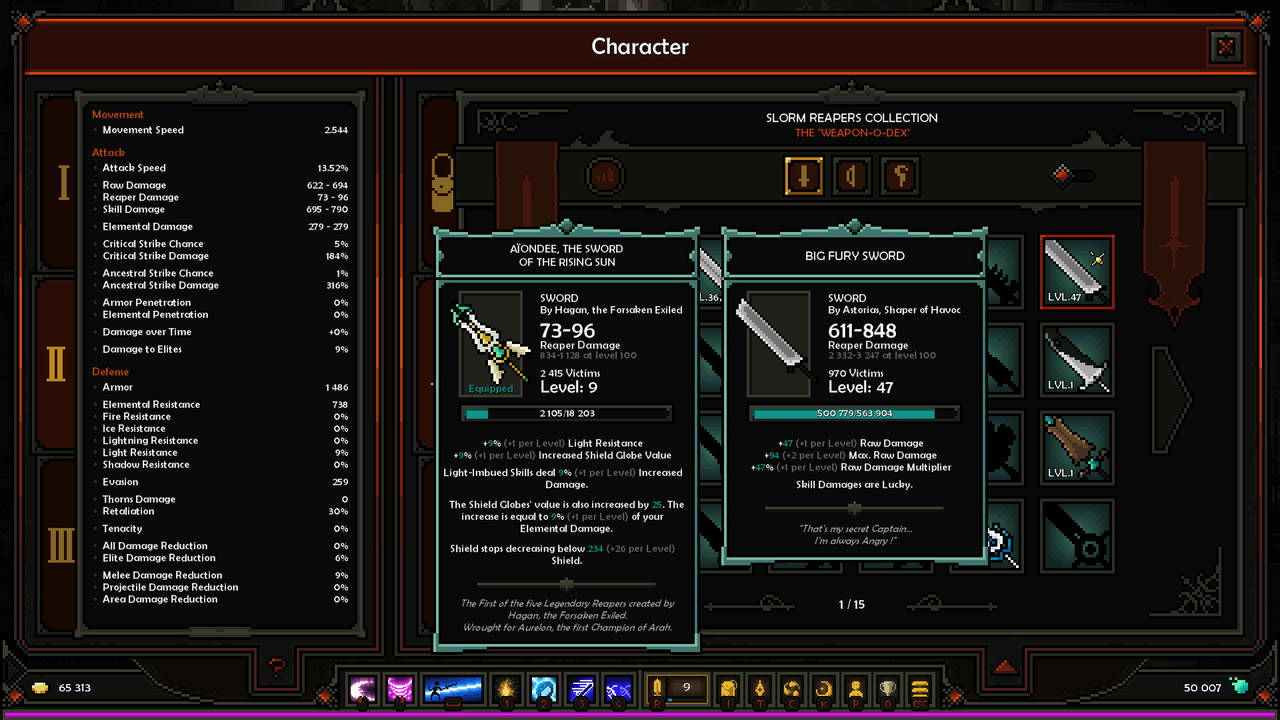Activate the fire skill in slot 1
This screenshot has height=720, width=1280.
508,689
